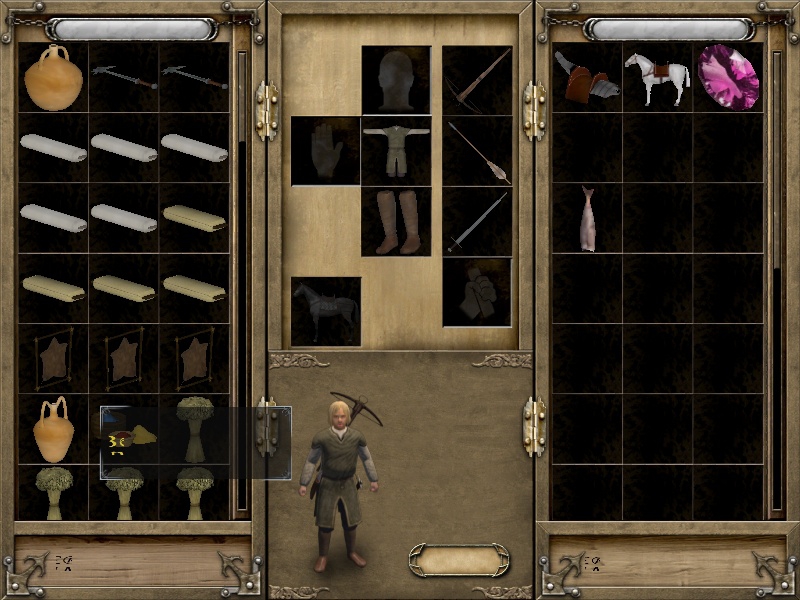
Task: Select the equipped leather boots slot
Action: click(x=396, y=221)
